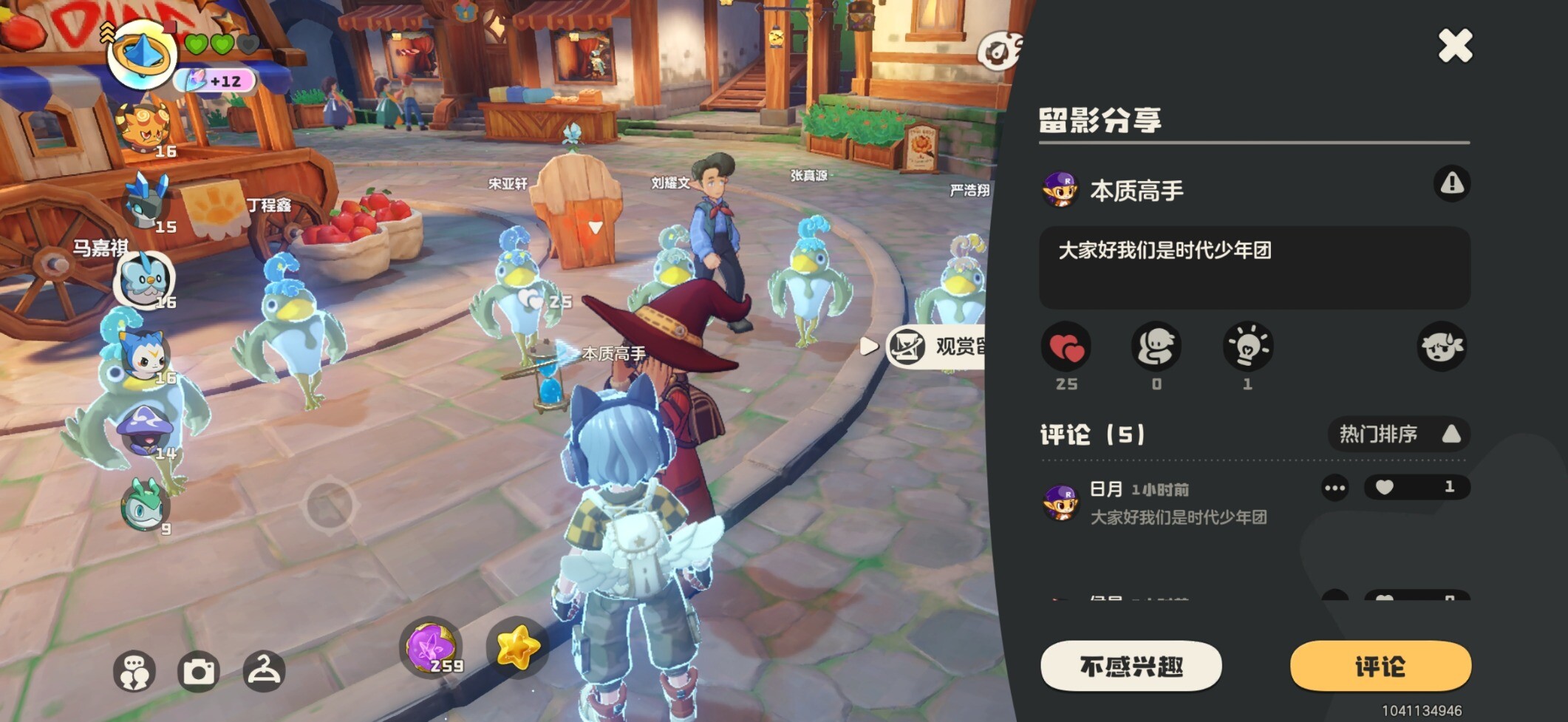Select the level 9 green pet
This screenshot has width=1568, height=722.
point(145,505)
